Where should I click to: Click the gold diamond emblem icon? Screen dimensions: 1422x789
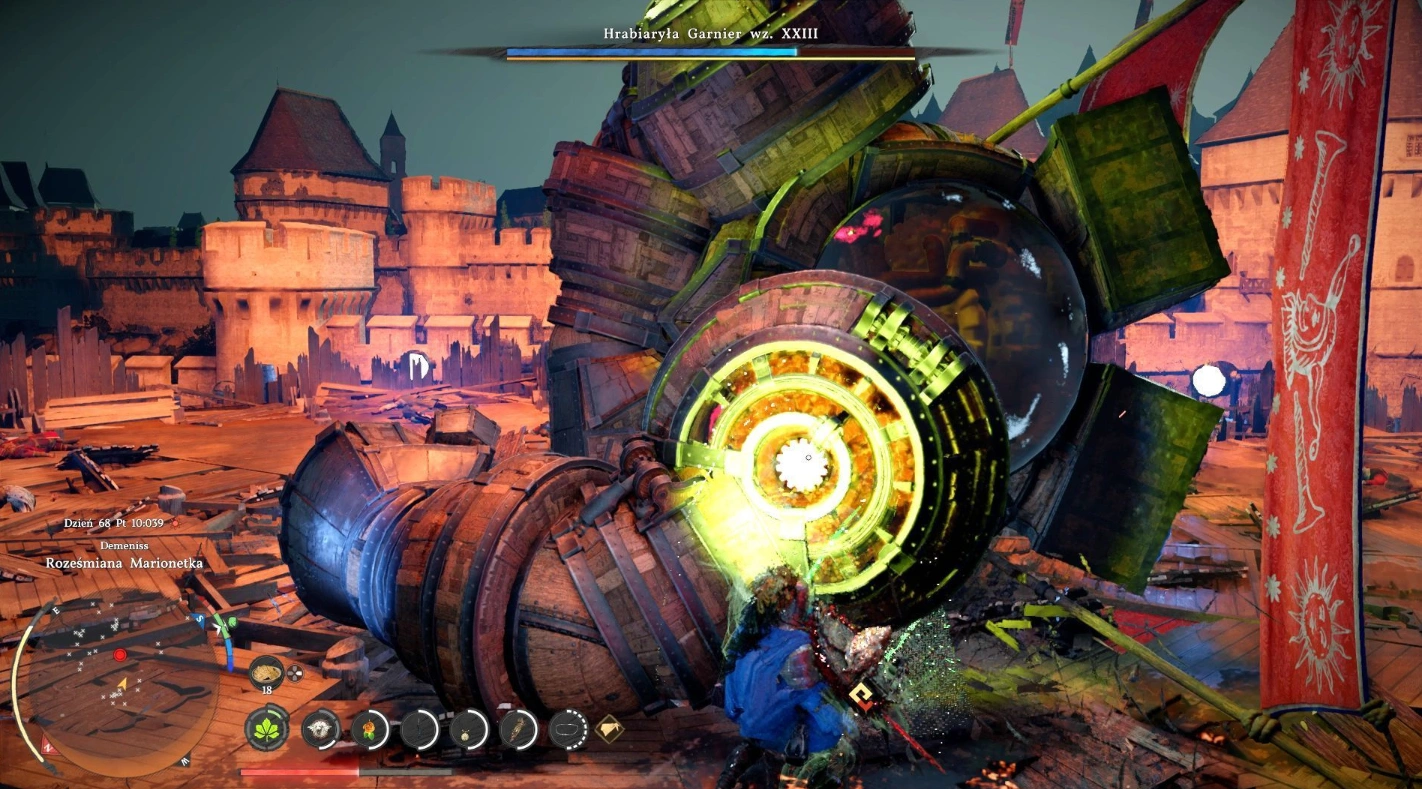tap(609, 729)
